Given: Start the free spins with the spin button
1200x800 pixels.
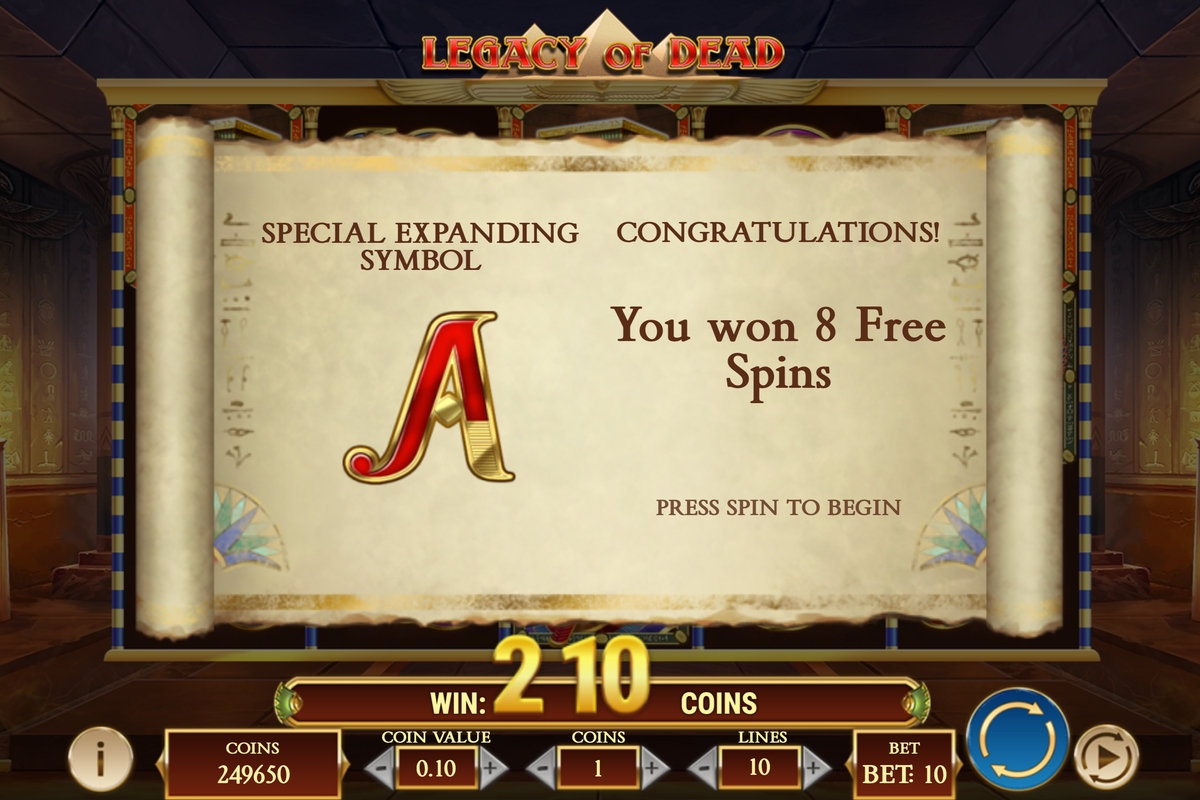Looking at the screenshot, I should (1017, 738).
